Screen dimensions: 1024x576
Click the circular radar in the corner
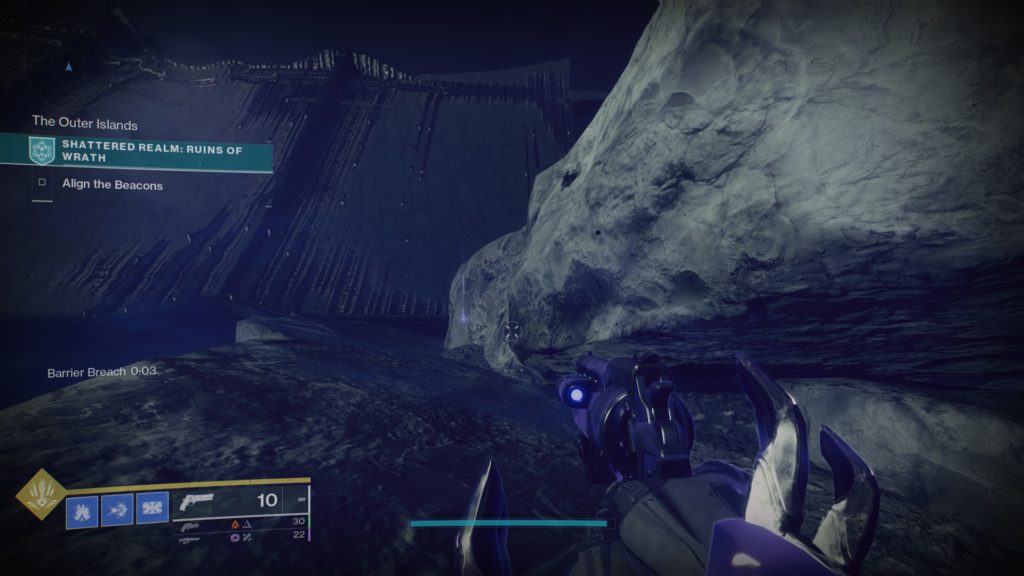pyautogui.click(x=68, y=66)
